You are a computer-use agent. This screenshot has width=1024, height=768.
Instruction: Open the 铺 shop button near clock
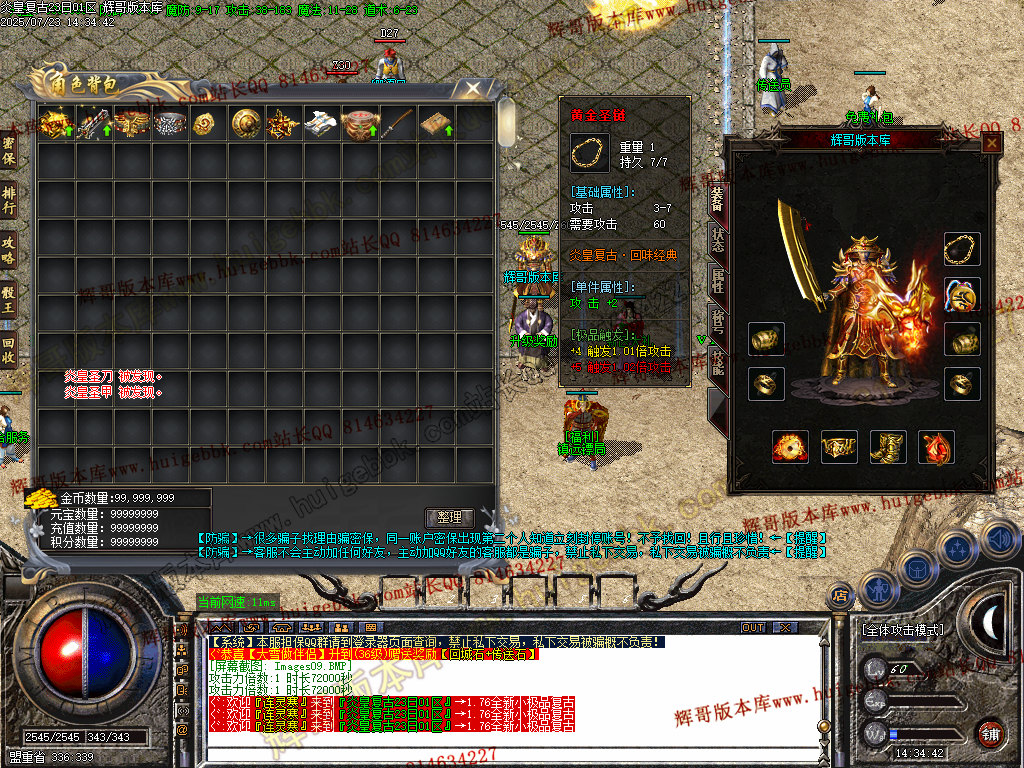pyautogui.click(x=990, y=732)
